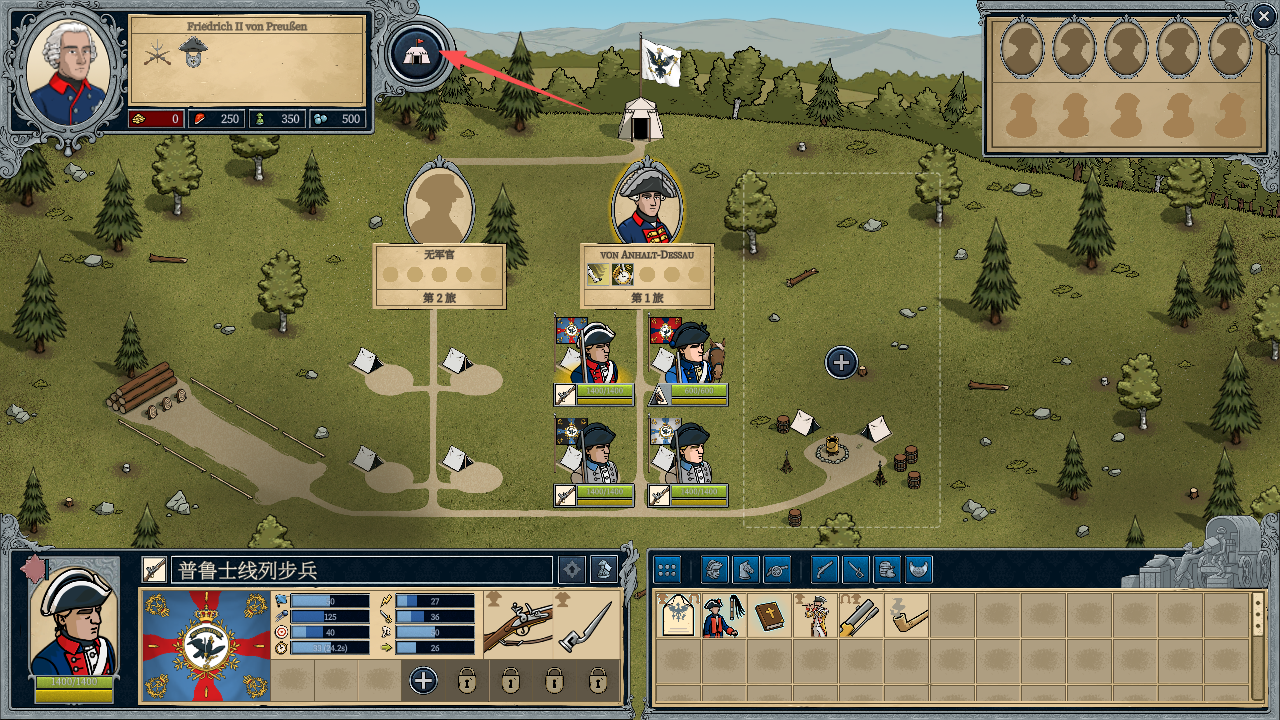Show all items with the grid filter
Image resolution: width=1280 pixels, height=720 pixels.
[x=667, y=570]
